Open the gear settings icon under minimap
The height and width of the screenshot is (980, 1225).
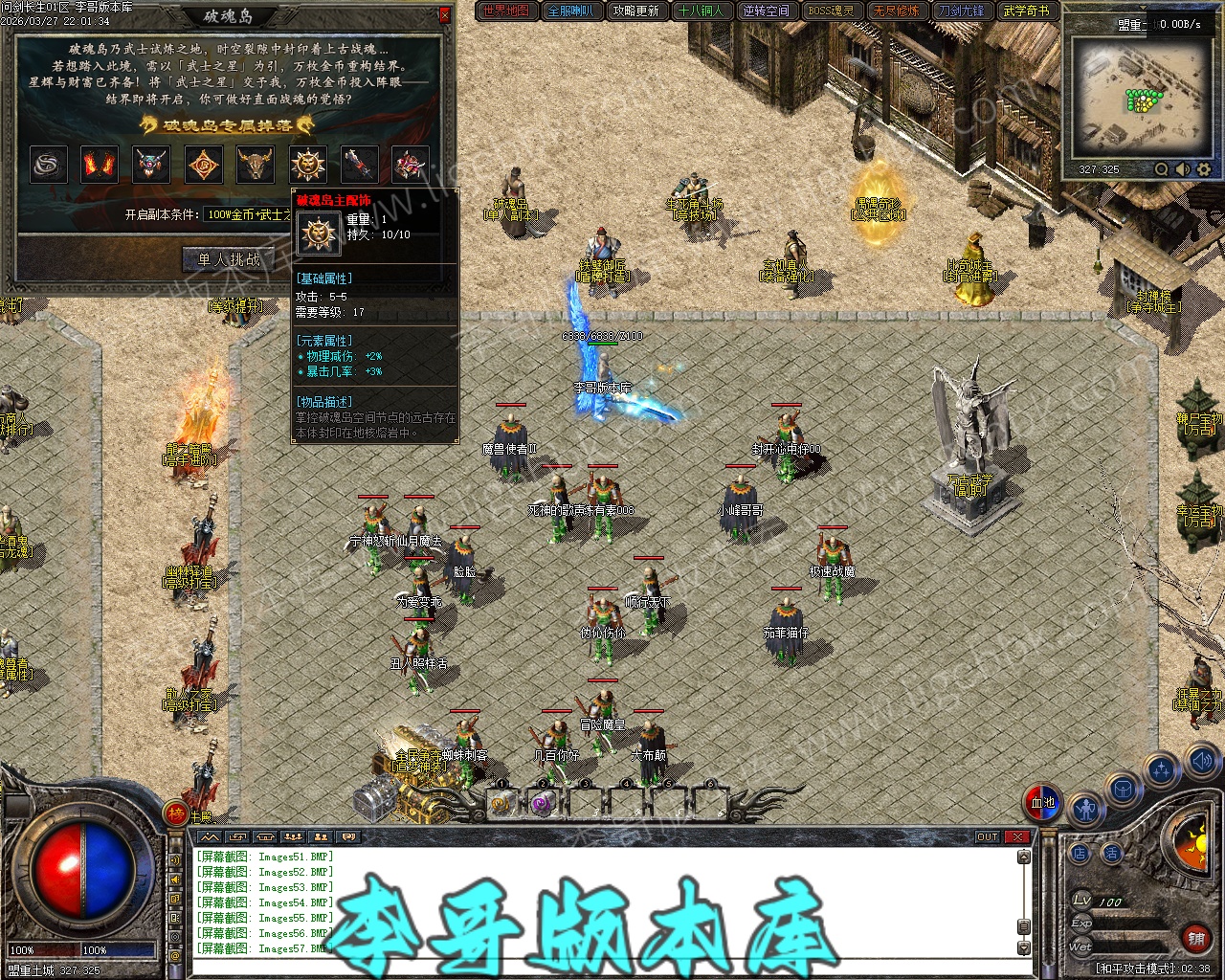pyautogui.click(x=1204, y=169)
